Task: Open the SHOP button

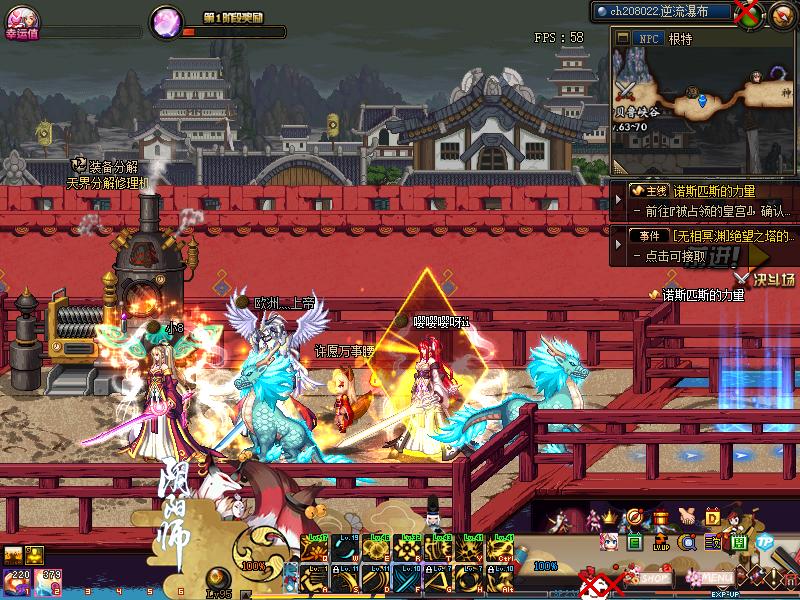Action: (655, 577)
